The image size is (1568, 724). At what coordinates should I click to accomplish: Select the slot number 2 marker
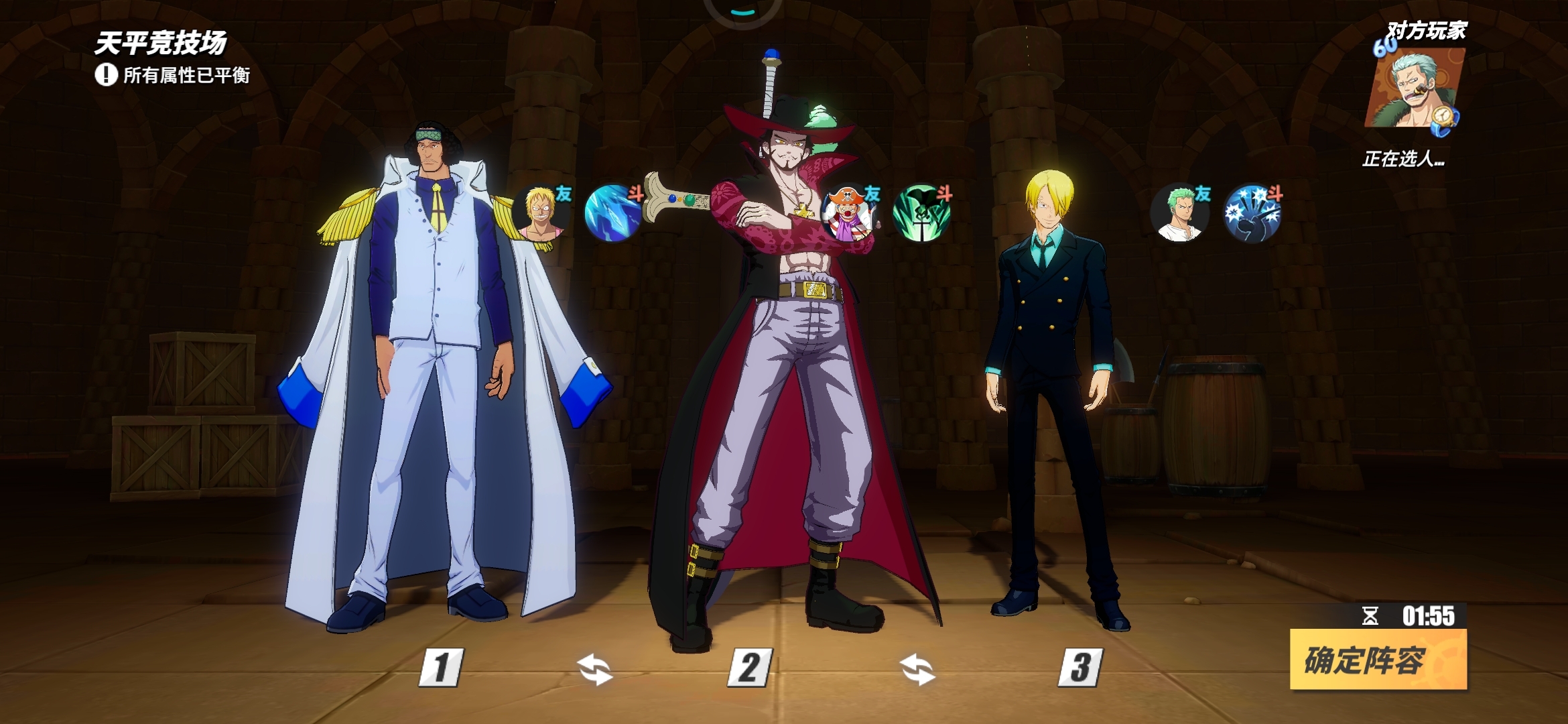point(750,667)
